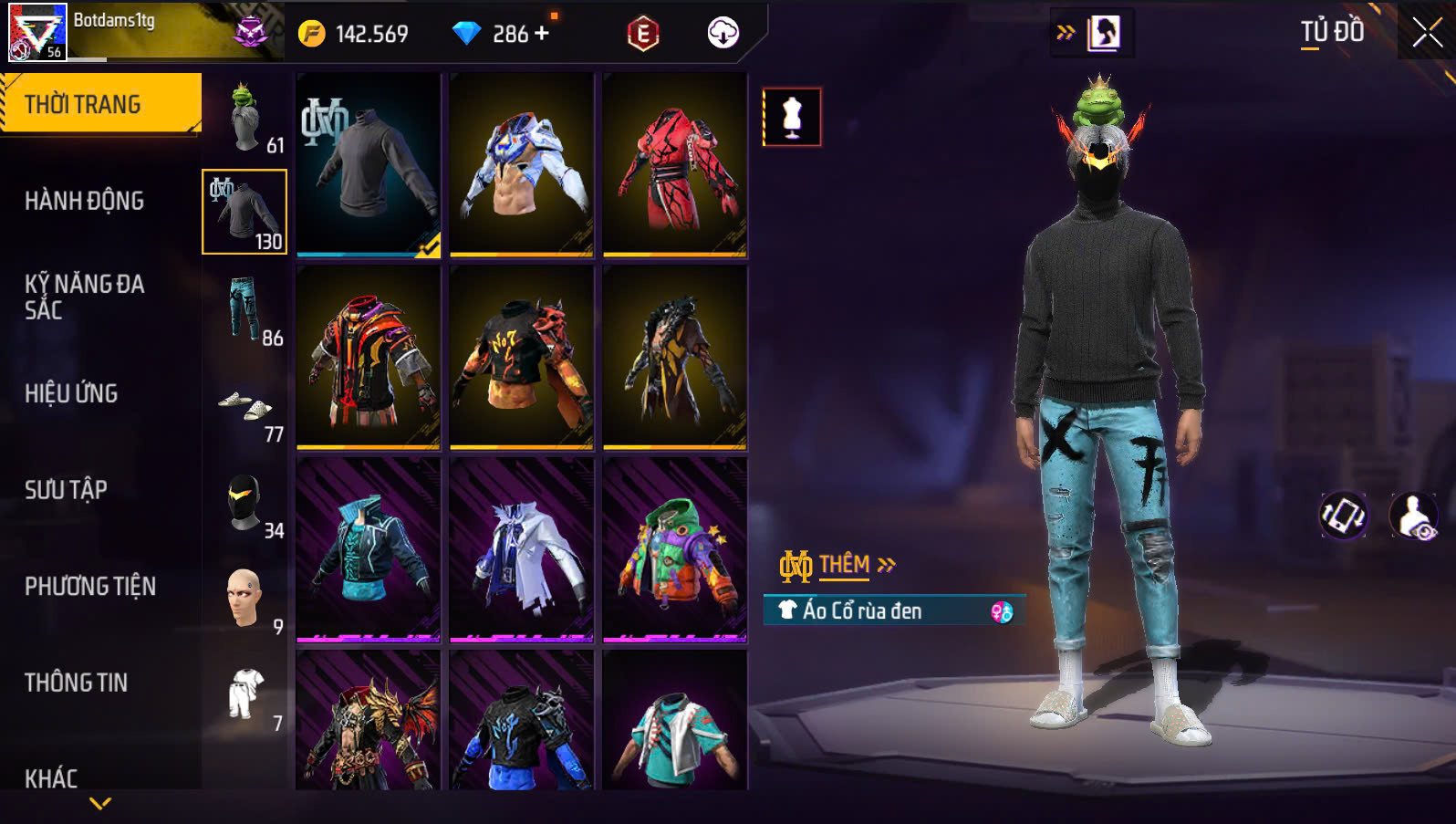Go to the HIỆU ỨNG tab

71,393
